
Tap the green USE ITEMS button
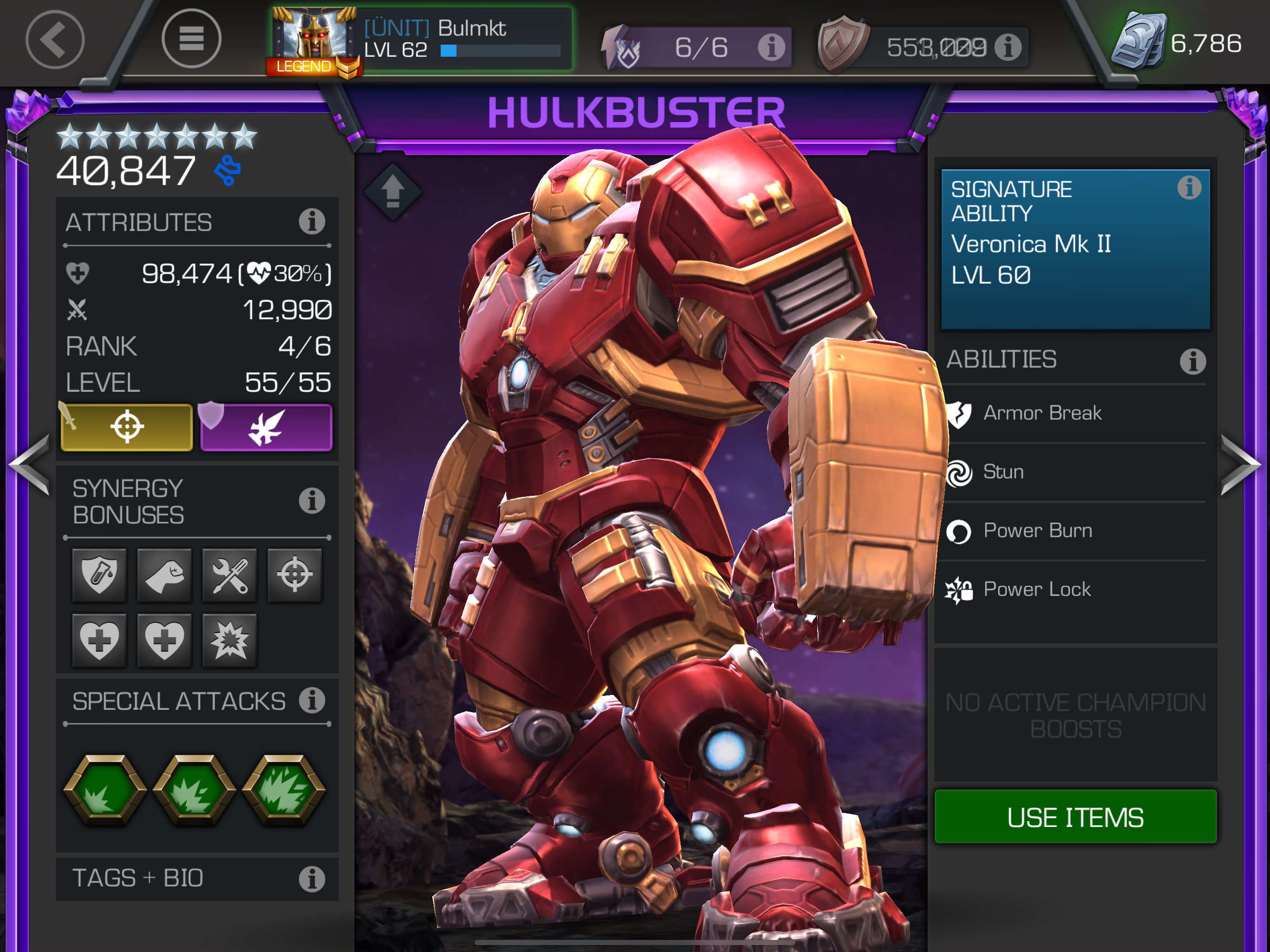[x=1075, y=816]
